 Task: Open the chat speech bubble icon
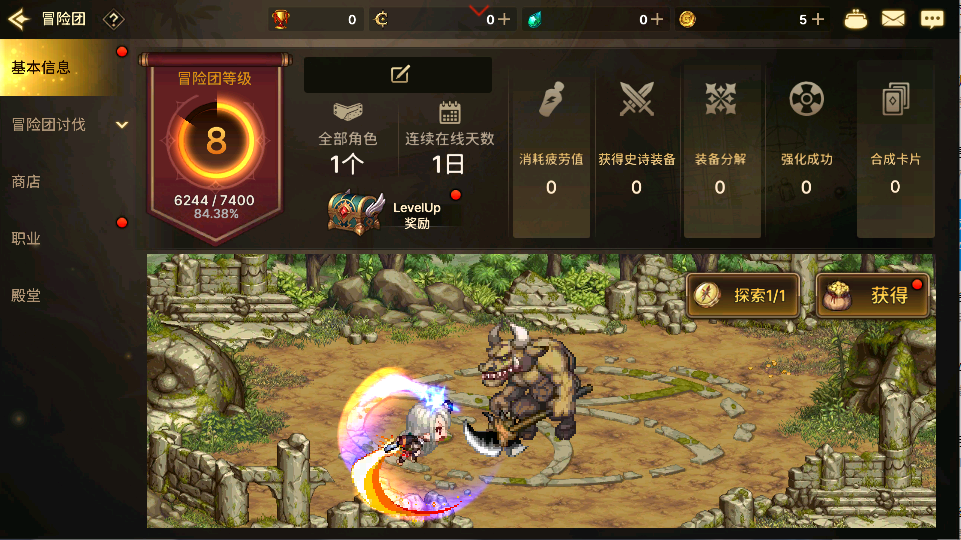(932, 19)
